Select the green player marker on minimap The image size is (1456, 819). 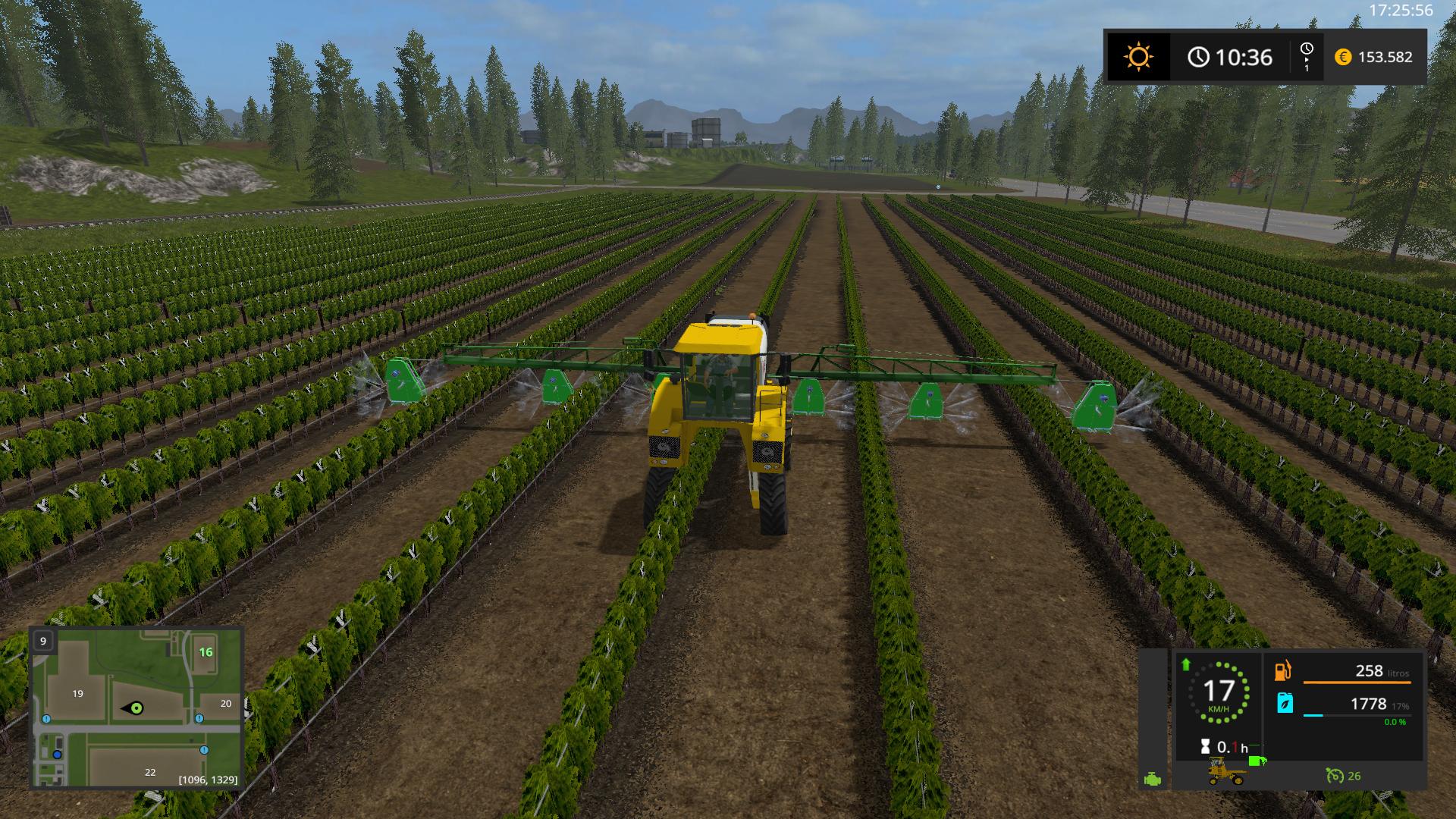[136, 708]
